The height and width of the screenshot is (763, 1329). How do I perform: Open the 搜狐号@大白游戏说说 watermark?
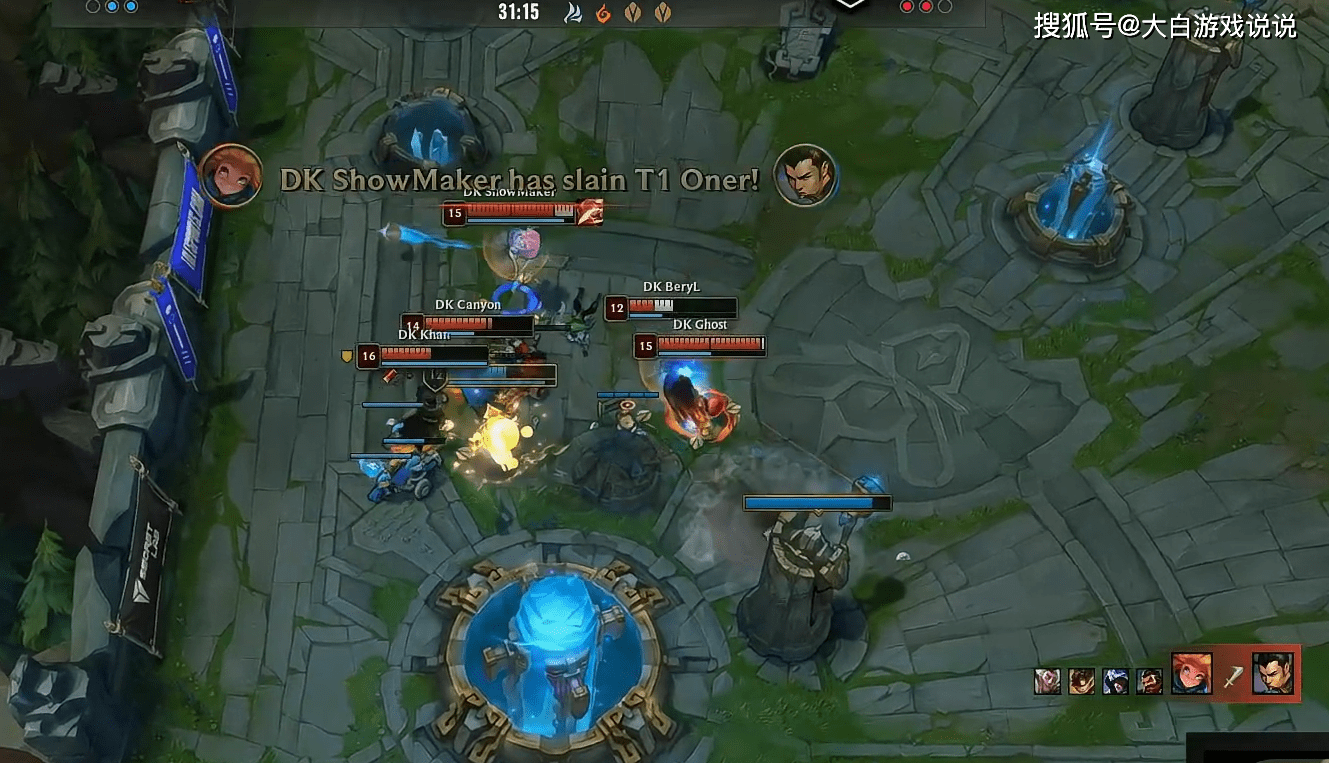tap(1164, 25)
